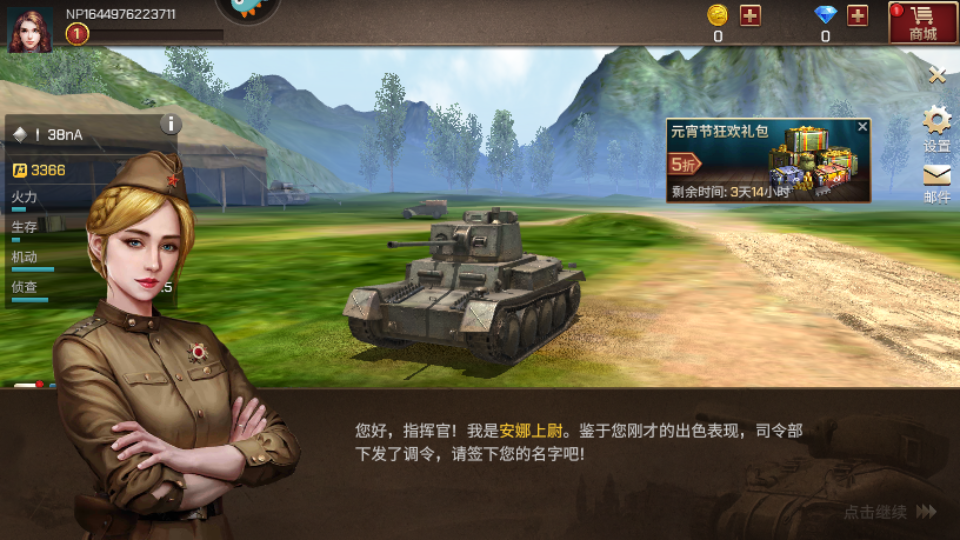Collapse the right-side menu with the X
The height and width of the screenshot is (540, 960).
tap(937, 75)
